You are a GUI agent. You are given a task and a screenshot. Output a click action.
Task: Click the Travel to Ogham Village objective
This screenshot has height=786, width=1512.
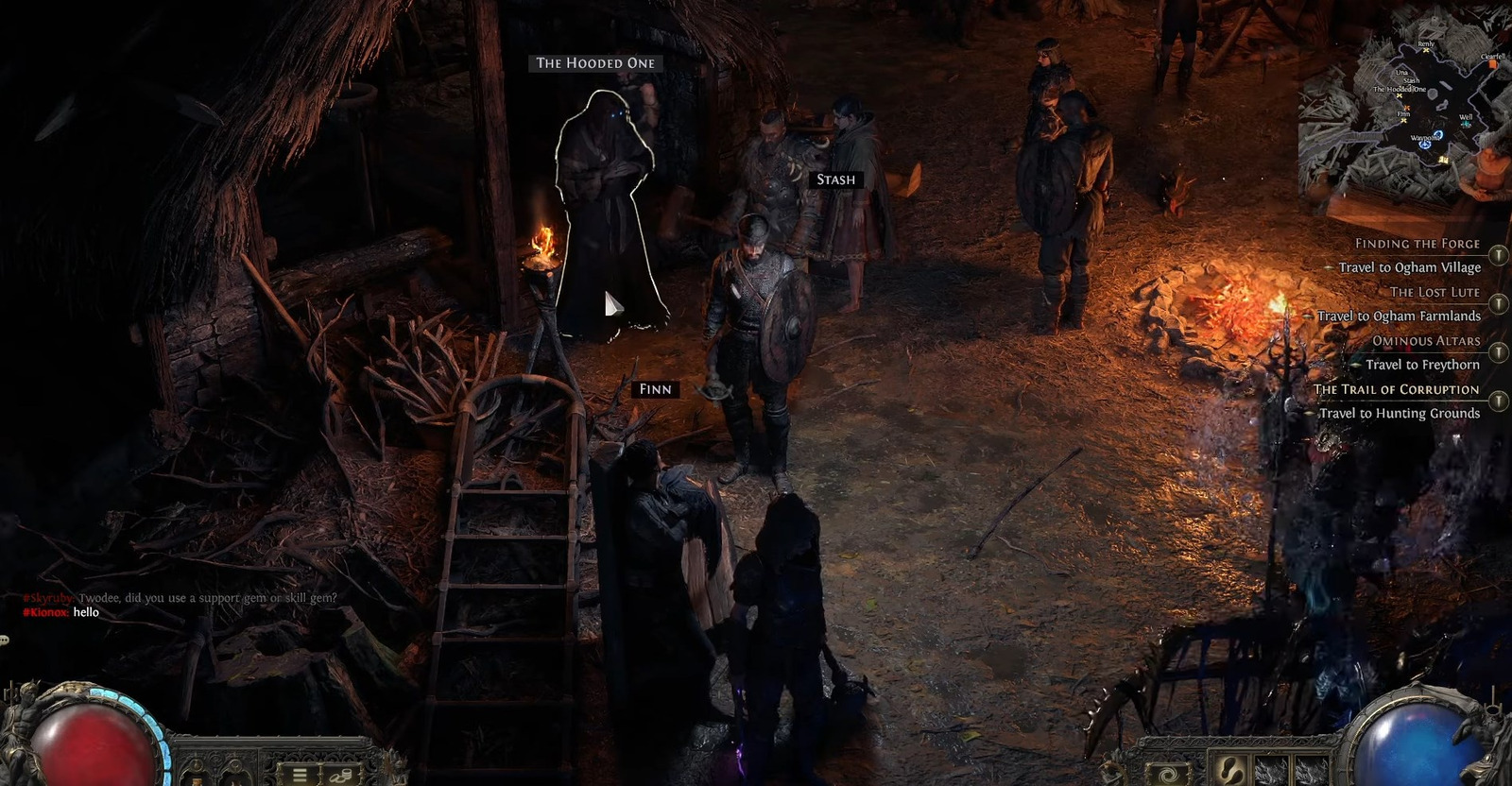pyautogui.click(x=1409, y=267)
